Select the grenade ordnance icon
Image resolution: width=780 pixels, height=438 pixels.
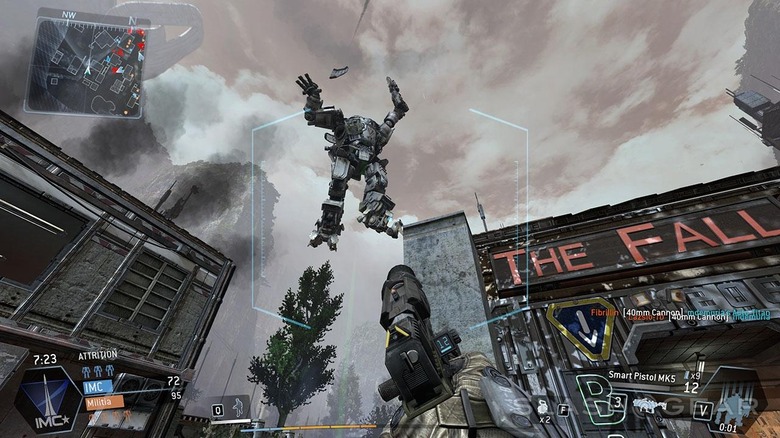544,406
